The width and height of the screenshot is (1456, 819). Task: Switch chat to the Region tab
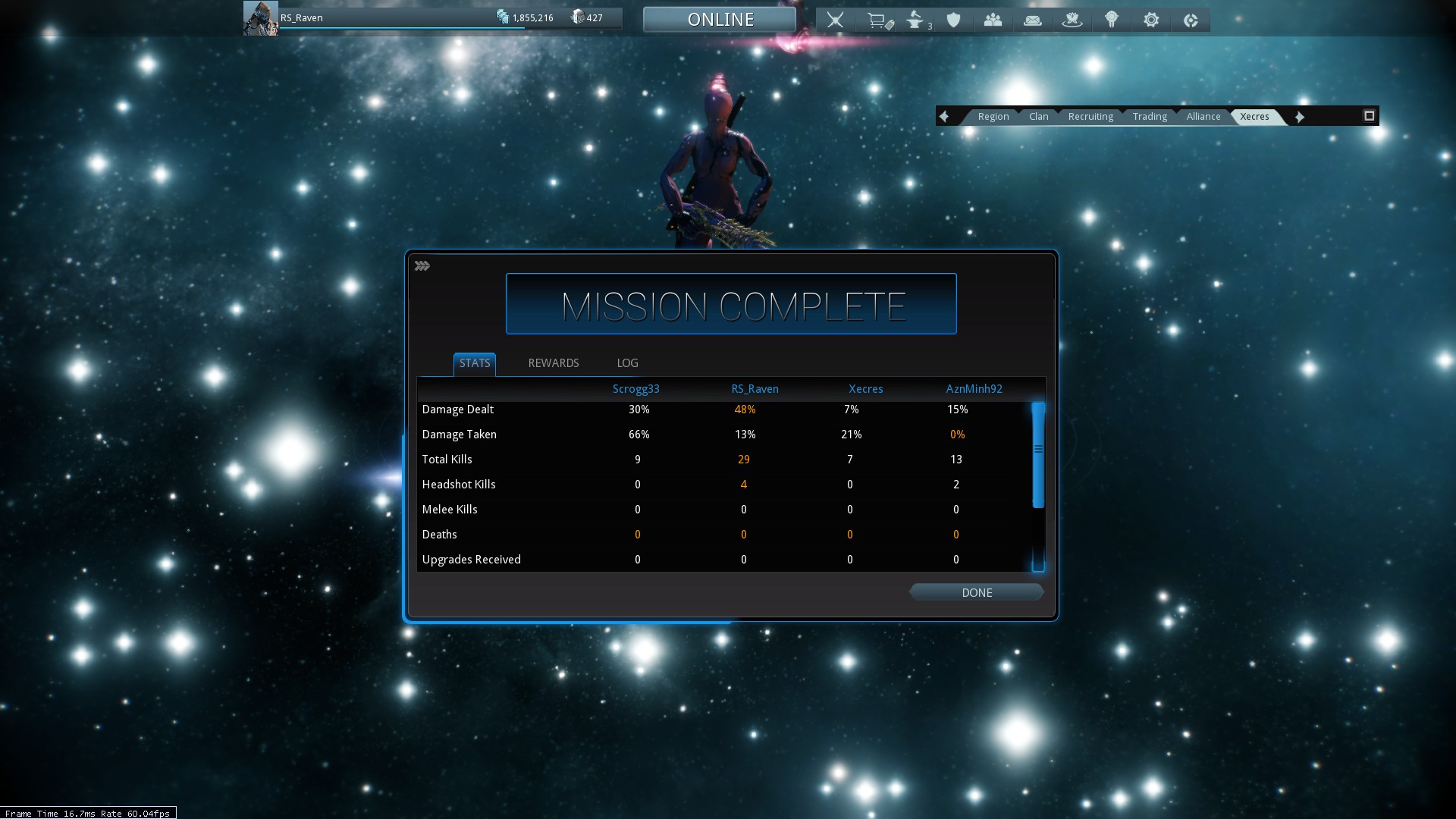(993, 117)
